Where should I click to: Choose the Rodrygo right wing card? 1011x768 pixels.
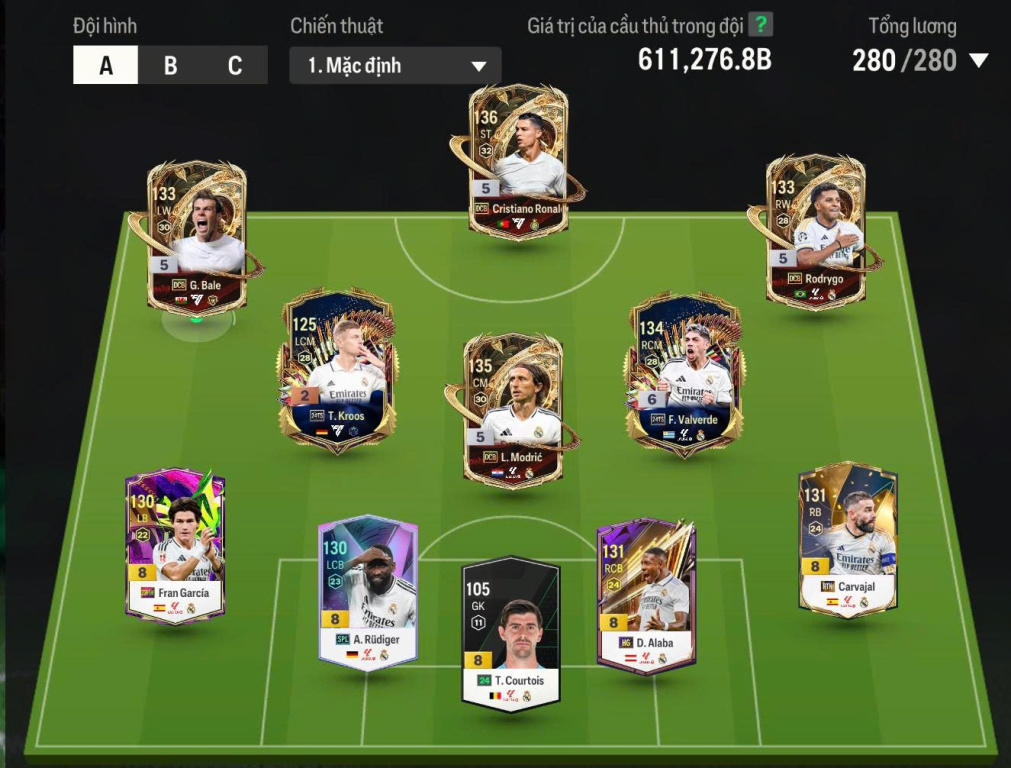(x=815, y=230)
